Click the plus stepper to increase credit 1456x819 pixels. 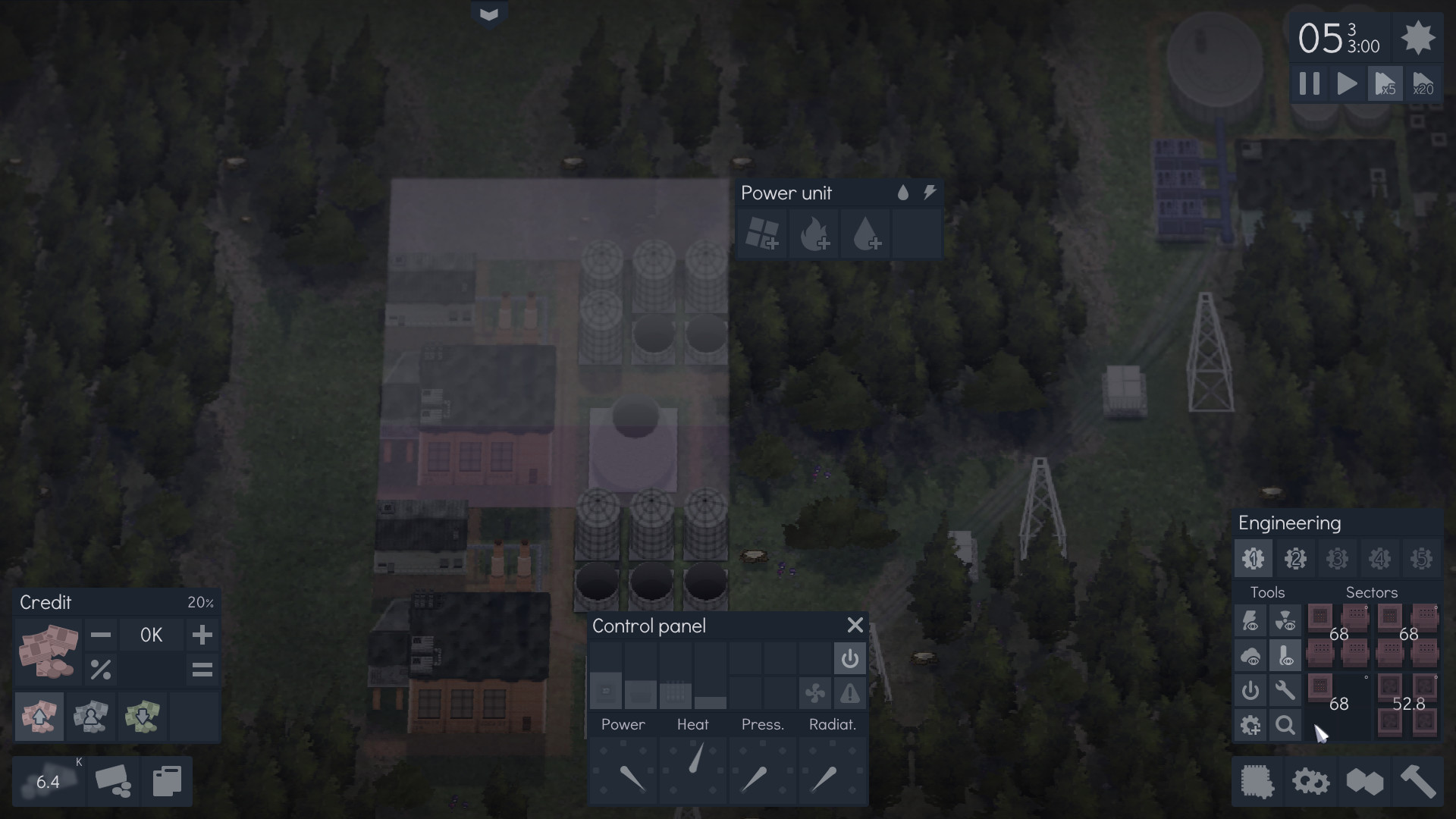(x=202, y=635)
